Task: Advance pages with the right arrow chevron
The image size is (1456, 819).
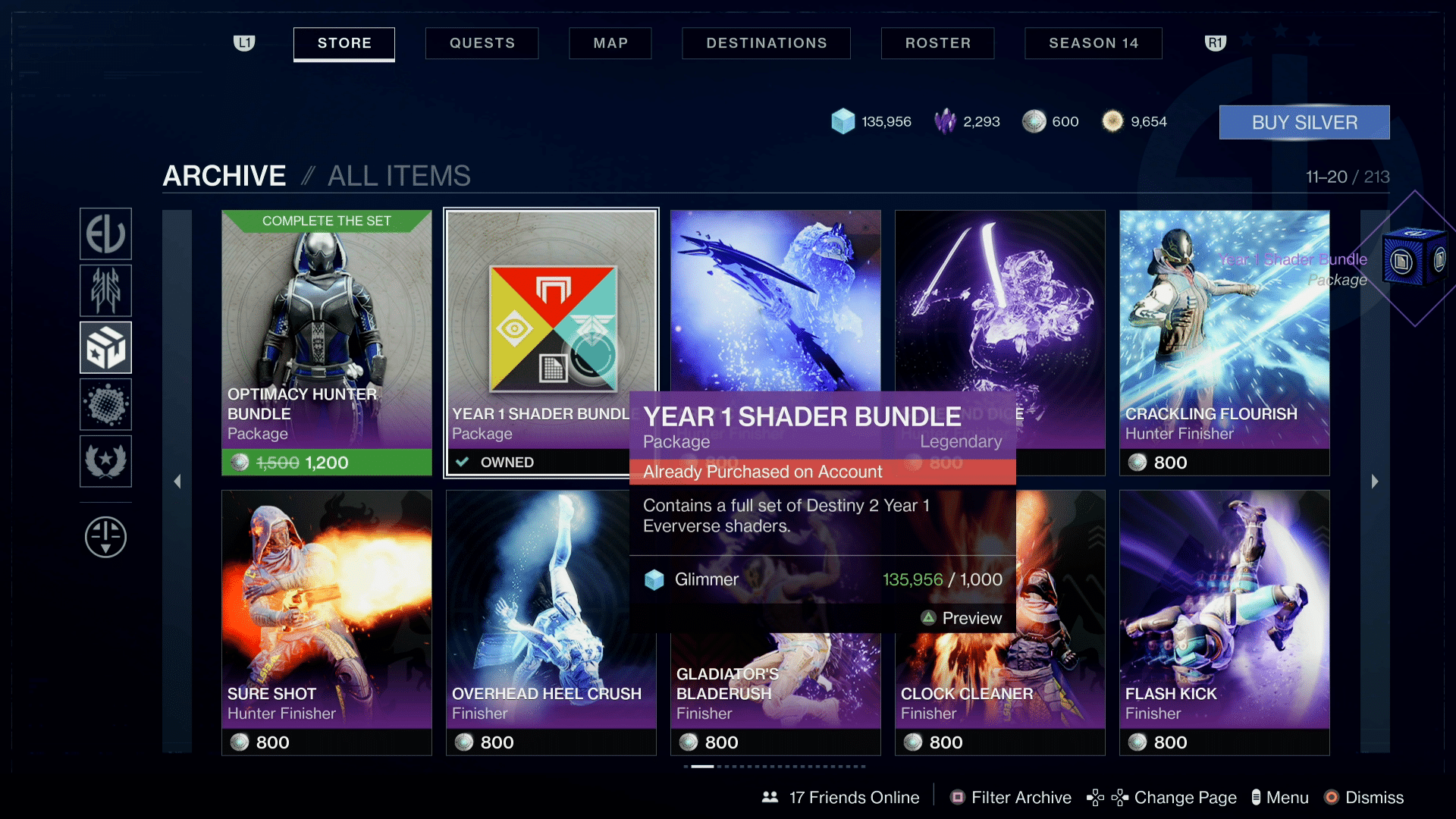Action: coord(1375,481)
